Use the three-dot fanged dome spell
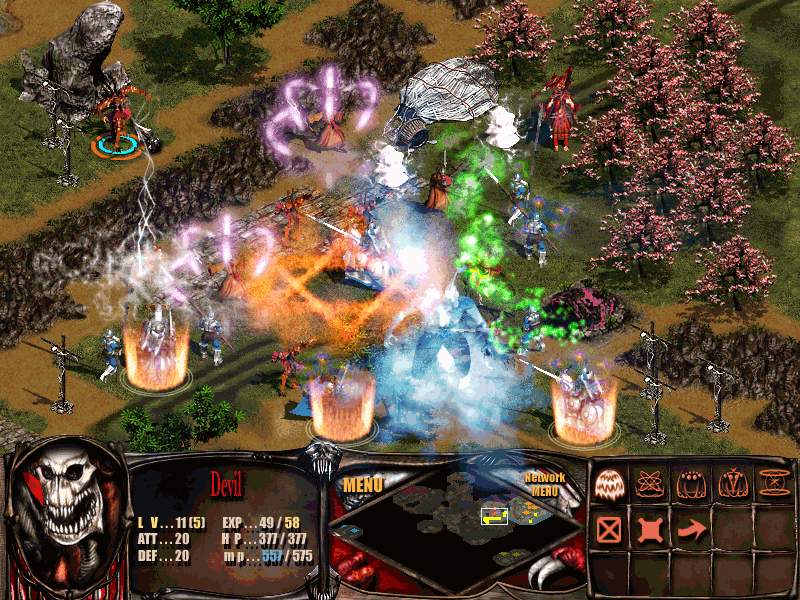 coord(691,484)
